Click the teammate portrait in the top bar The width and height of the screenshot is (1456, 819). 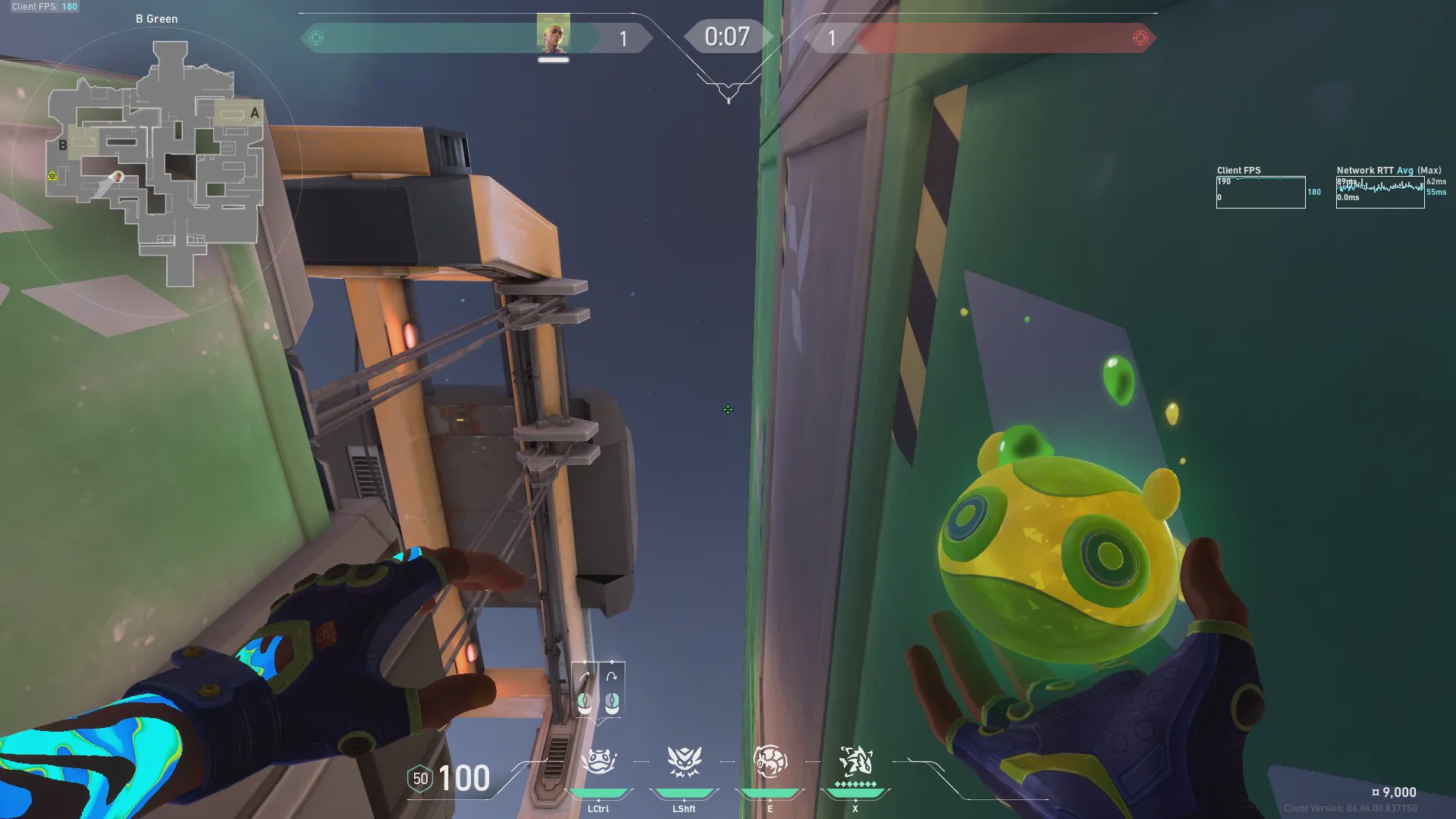coord(553,35)
